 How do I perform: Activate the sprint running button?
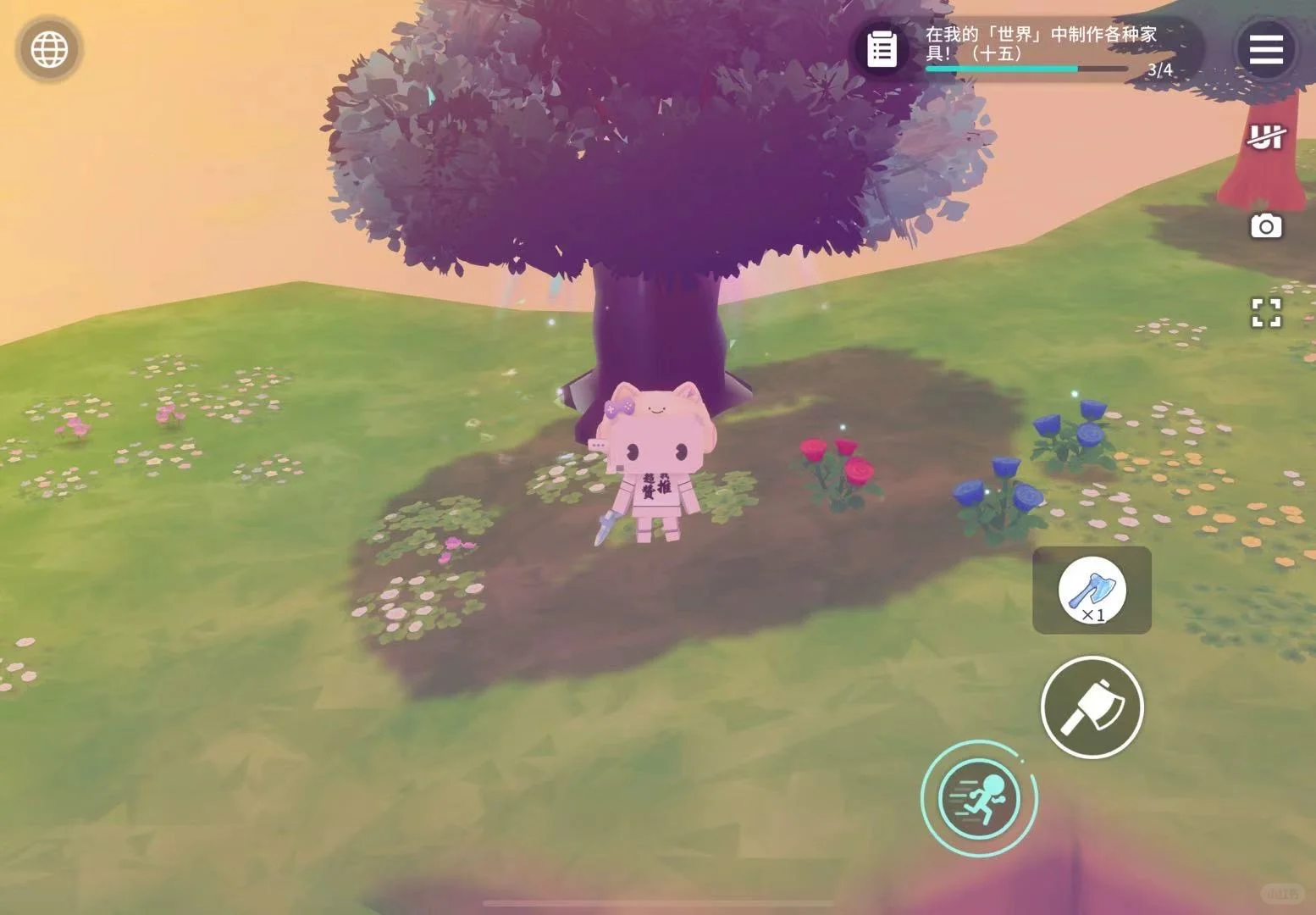(979, 798)
